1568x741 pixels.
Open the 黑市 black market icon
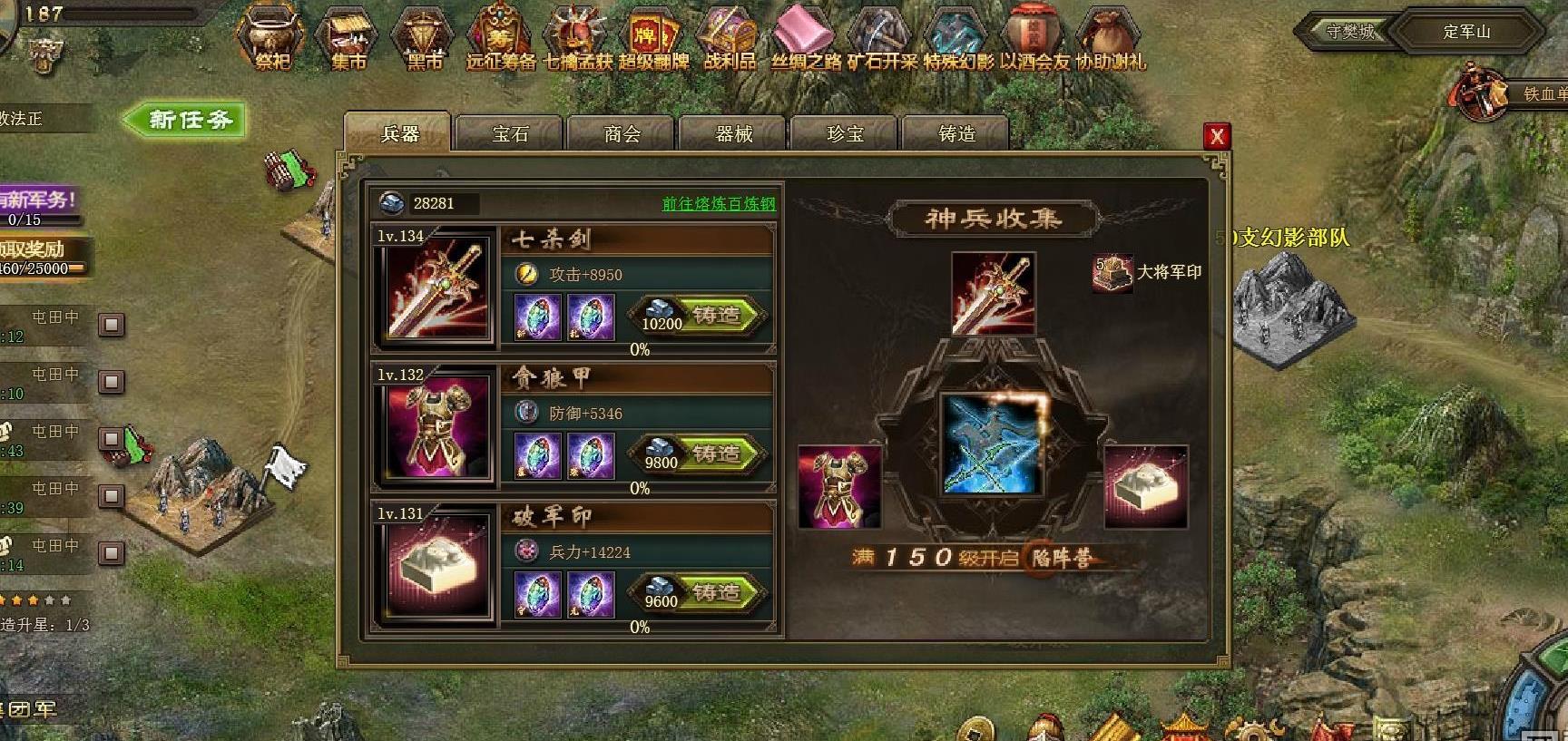click(x=425, y=38)
